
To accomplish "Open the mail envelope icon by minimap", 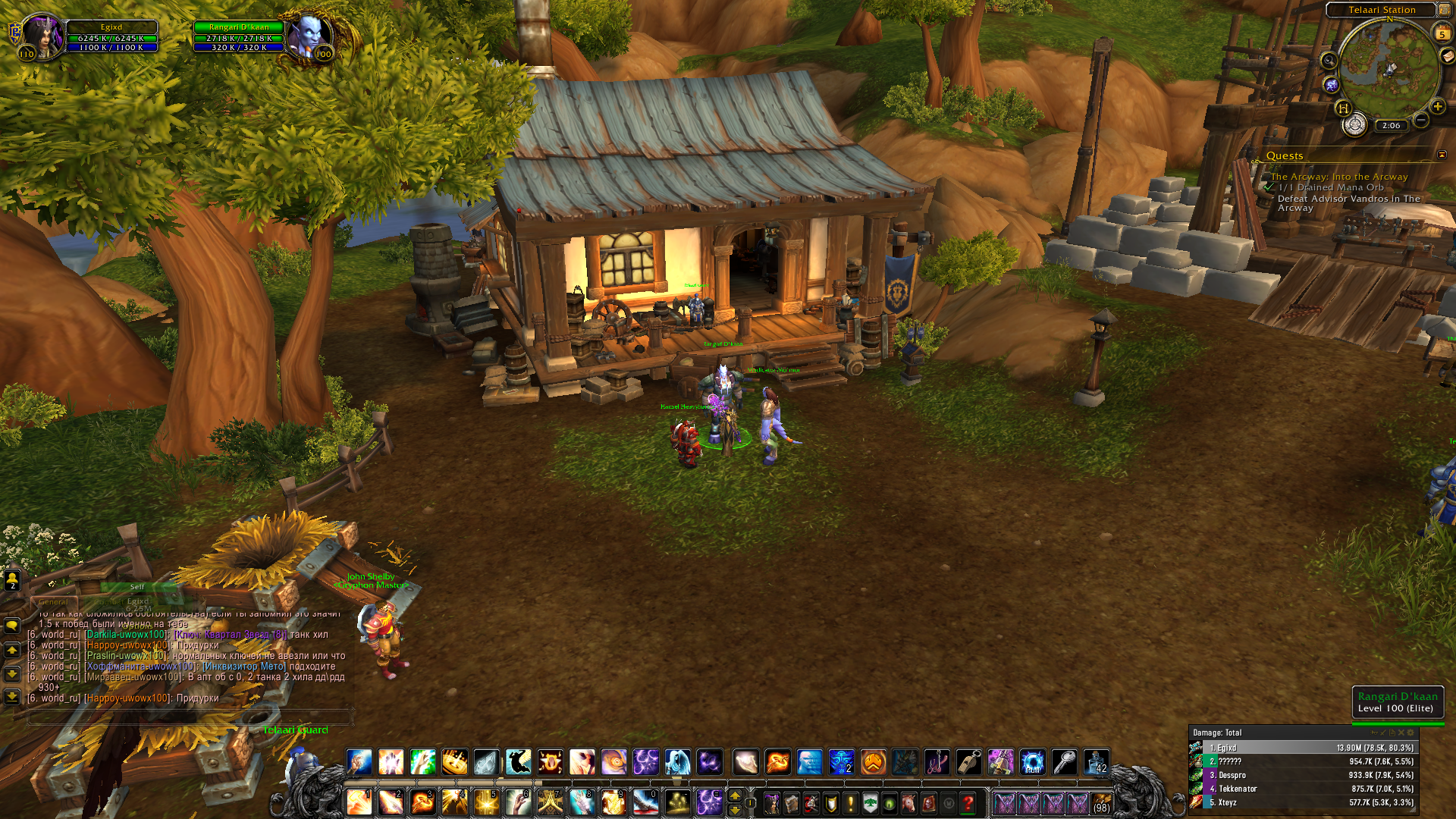I will 1448,56.
